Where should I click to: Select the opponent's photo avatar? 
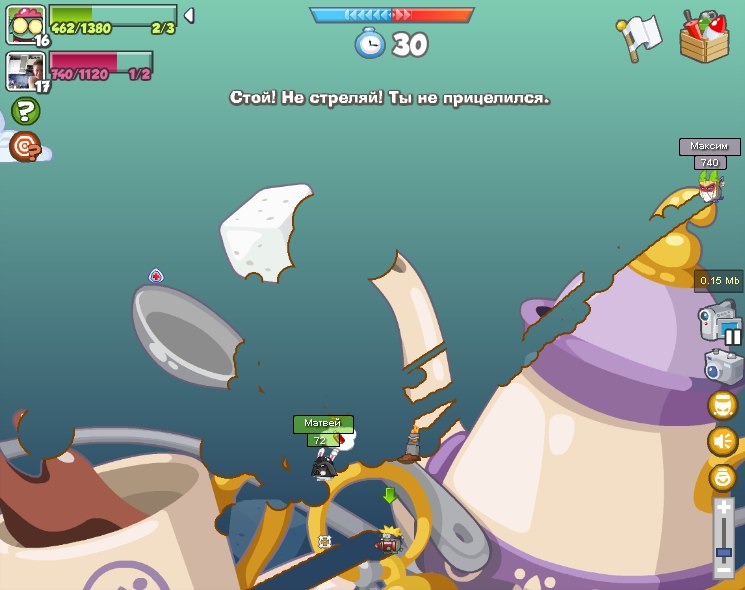point(24,71)
